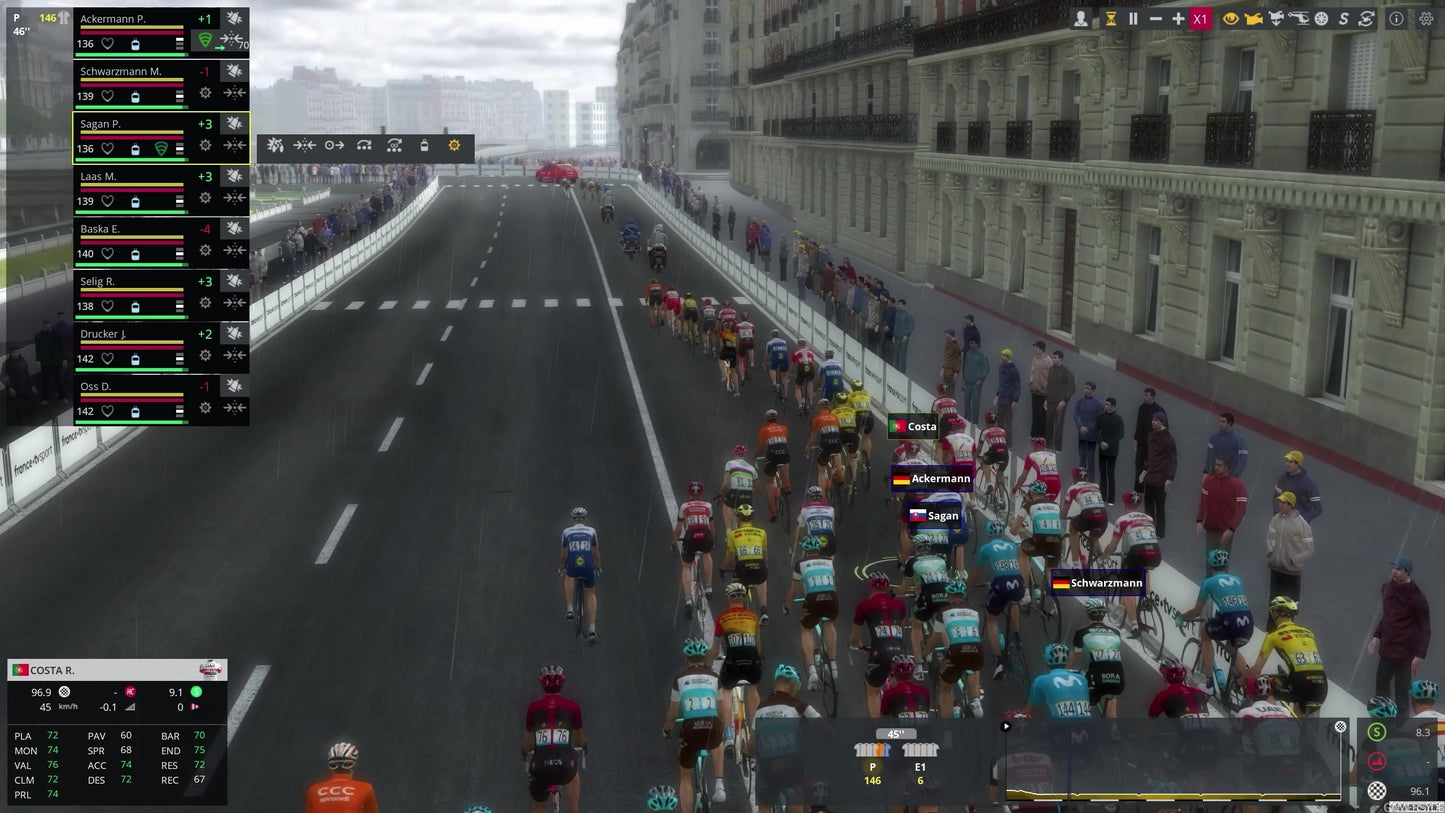The image size is (1445, 813).
Task: Click Sagan's green energy bar
Action: [131, 159]
